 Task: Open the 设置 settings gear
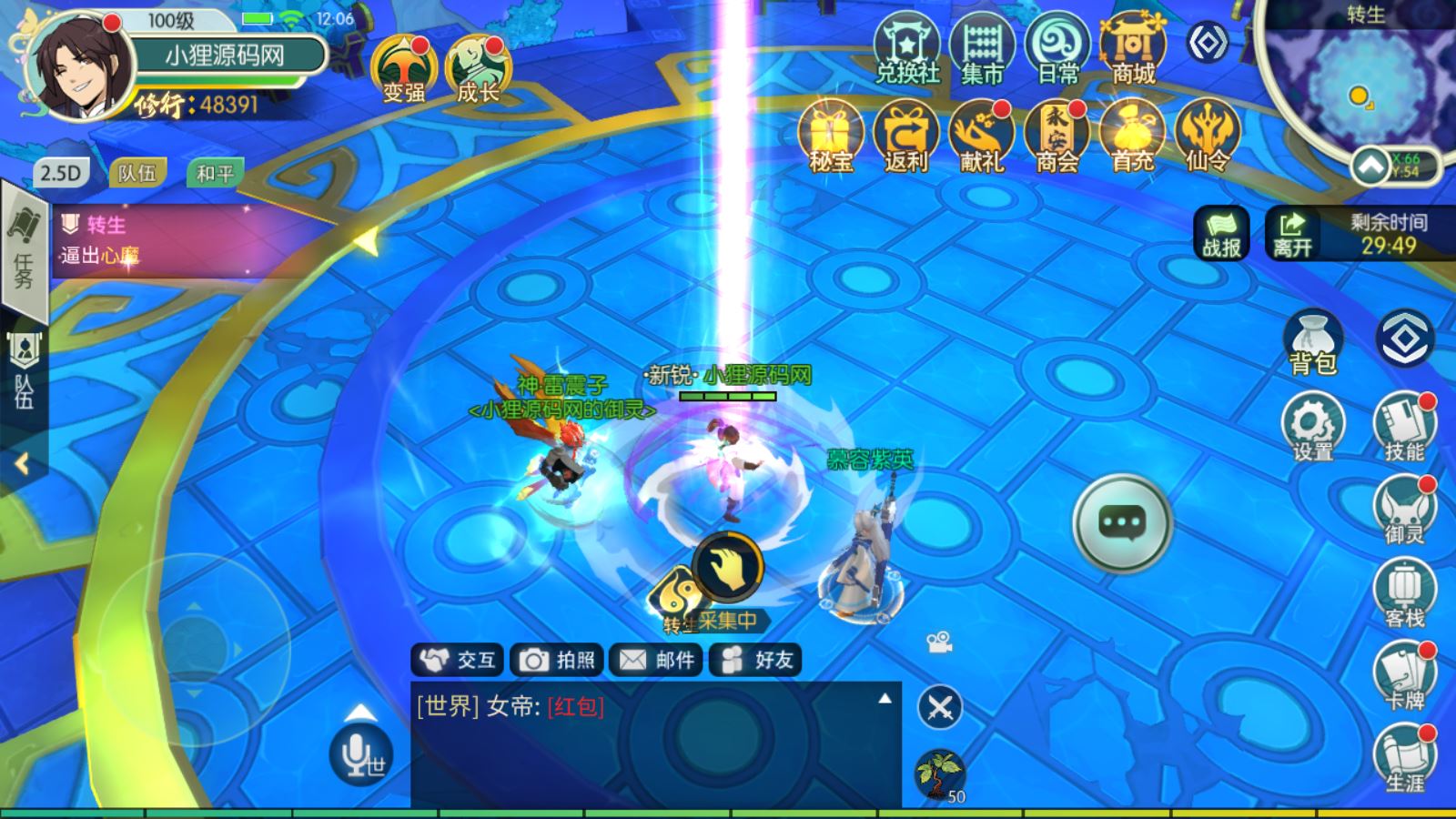pyautogui.click(x=1312, y=428)
